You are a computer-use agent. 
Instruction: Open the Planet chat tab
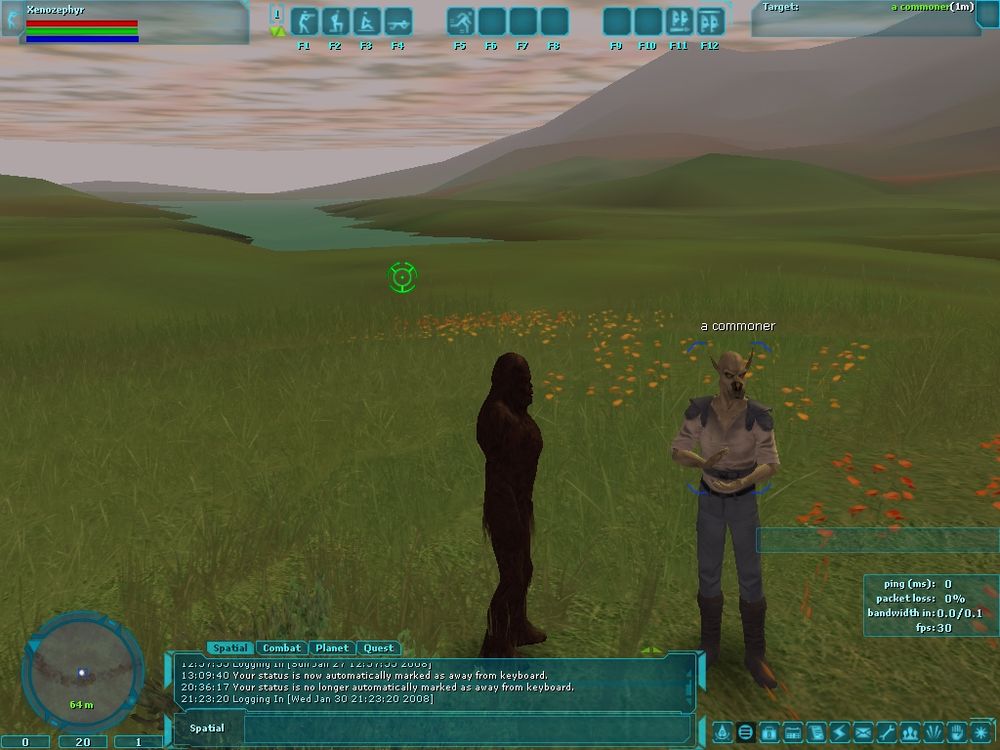click(331, 648)
